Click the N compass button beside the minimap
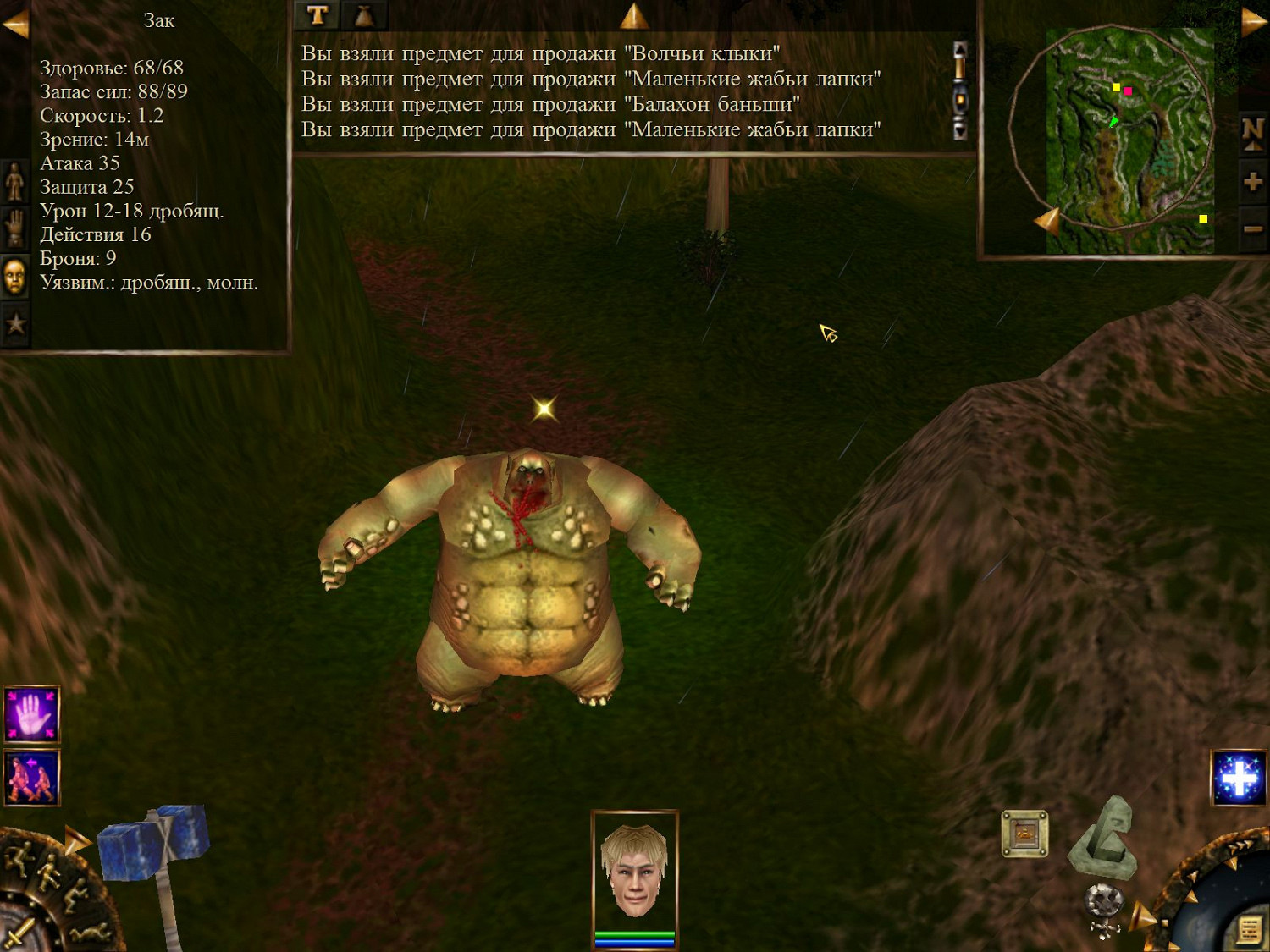1270x952 pixels. click(1253, 131)
